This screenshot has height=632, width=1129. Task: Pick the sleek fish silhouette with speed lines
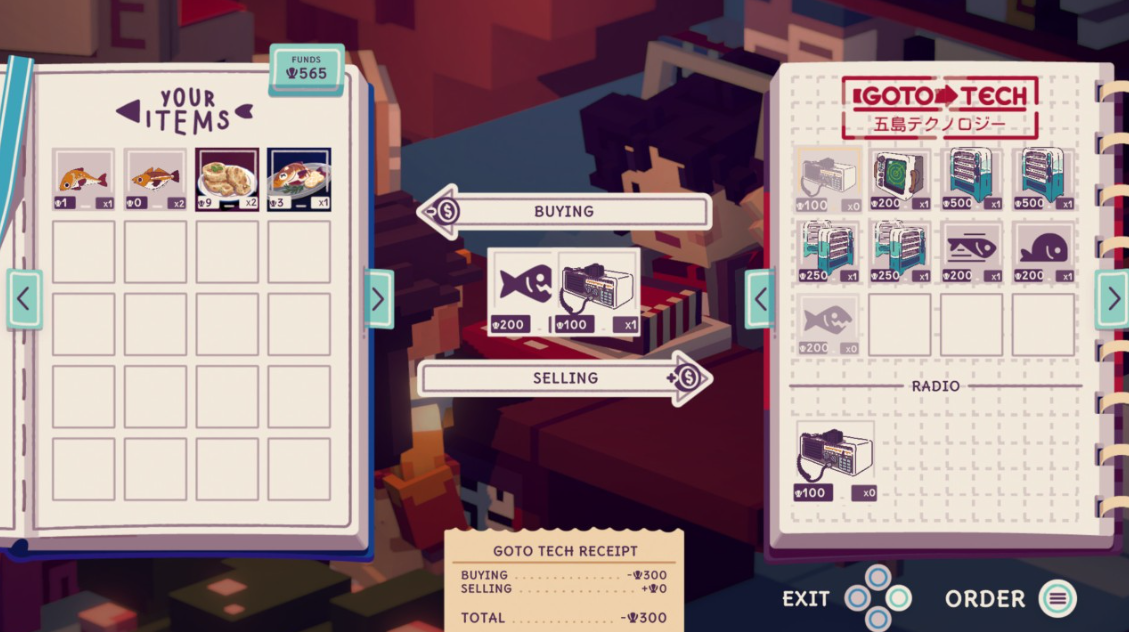click(x=971, y=252)
